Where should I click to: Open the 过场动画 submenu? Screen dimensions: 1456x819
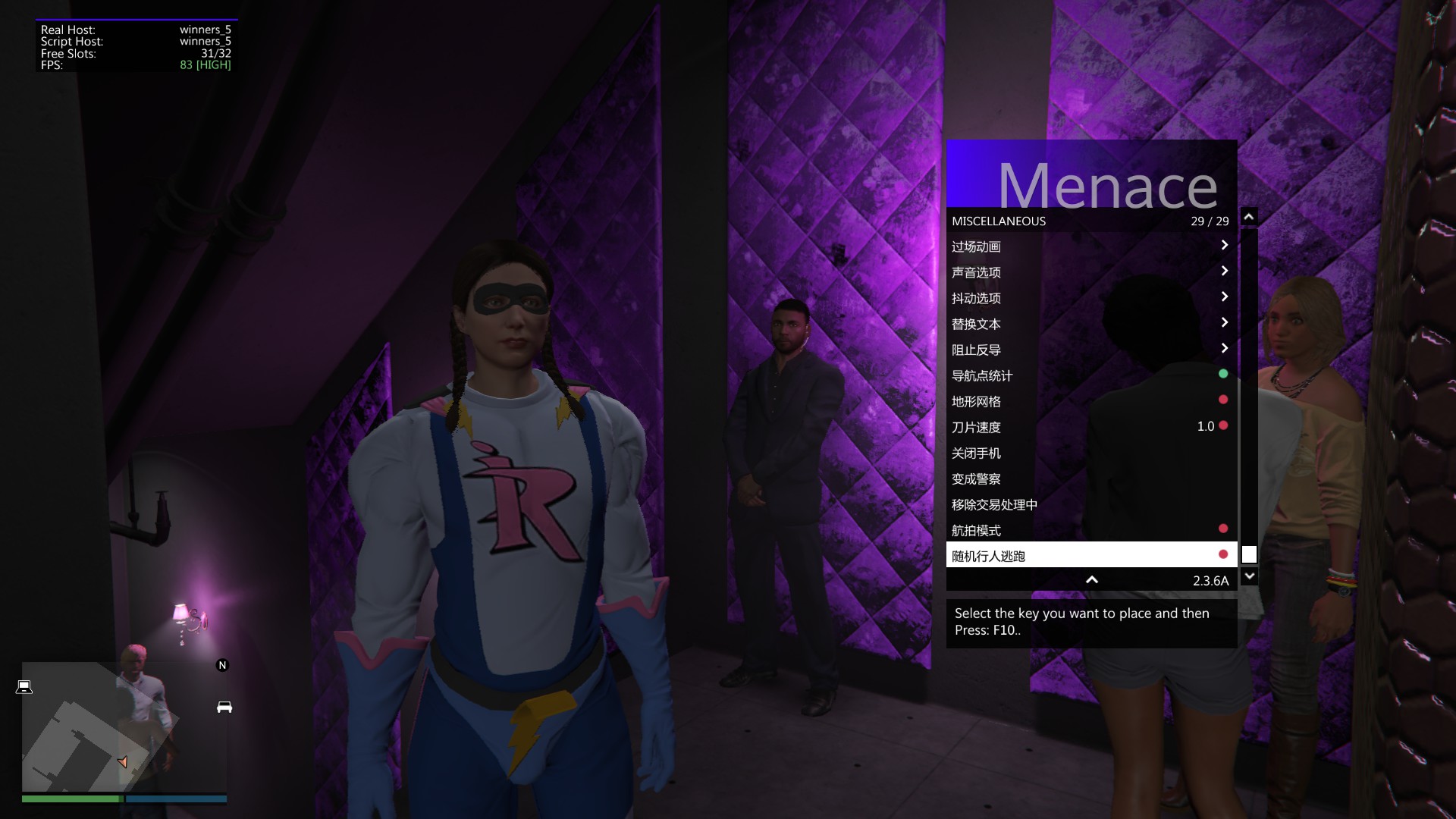[x=1090, y=246]
